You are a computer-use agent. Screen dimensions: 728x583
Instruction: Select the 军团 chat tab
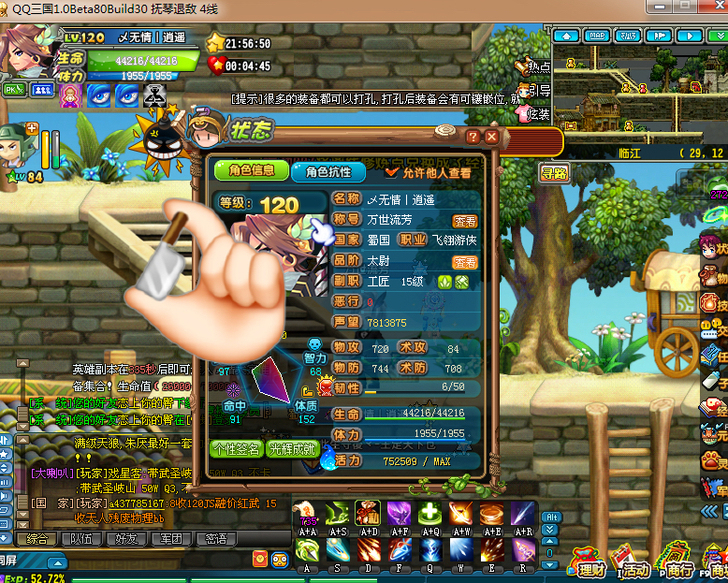pos(170,539)
